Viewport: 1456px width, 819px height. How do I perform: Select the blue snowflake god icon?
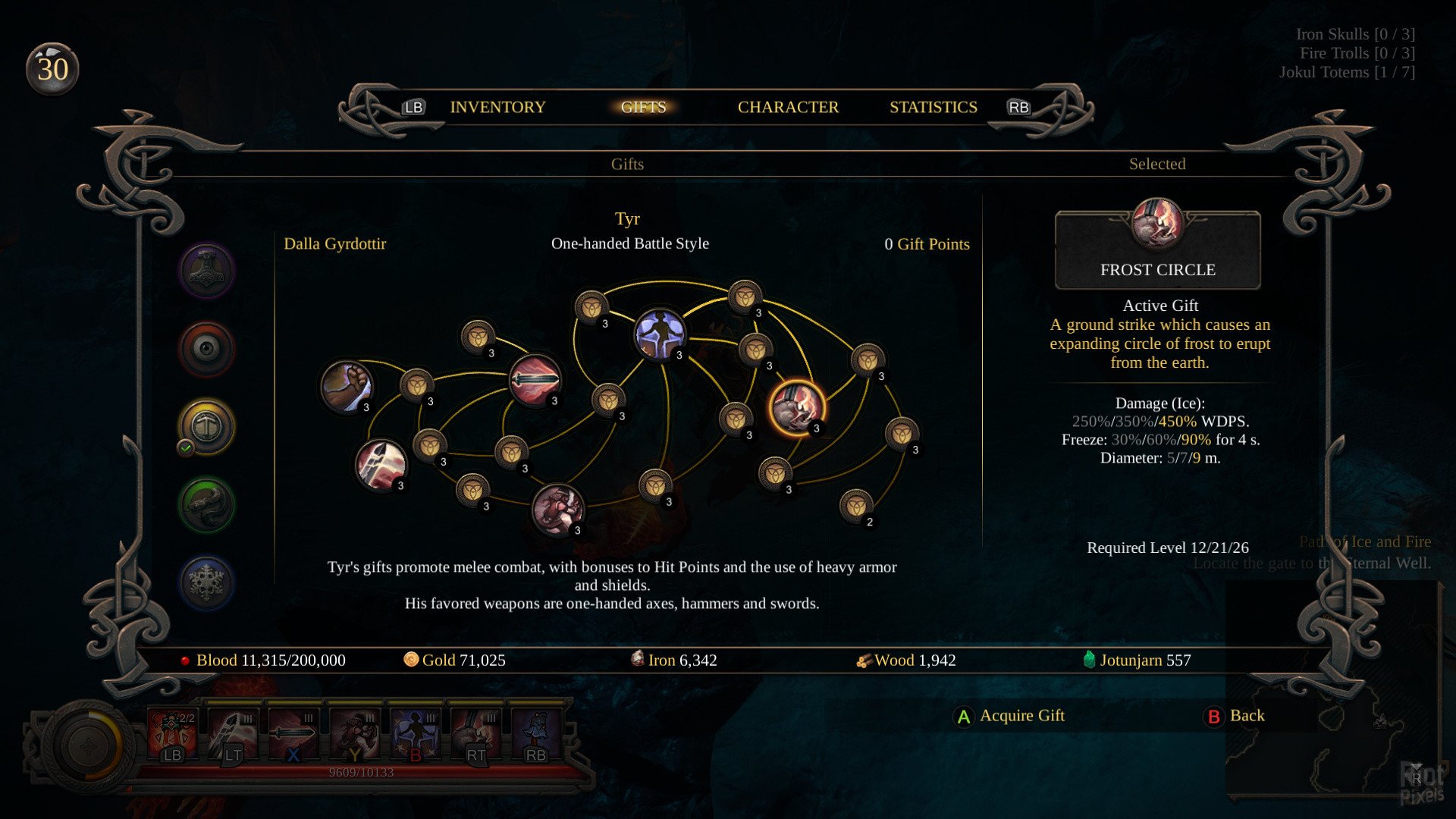click(x=206, y=582)
